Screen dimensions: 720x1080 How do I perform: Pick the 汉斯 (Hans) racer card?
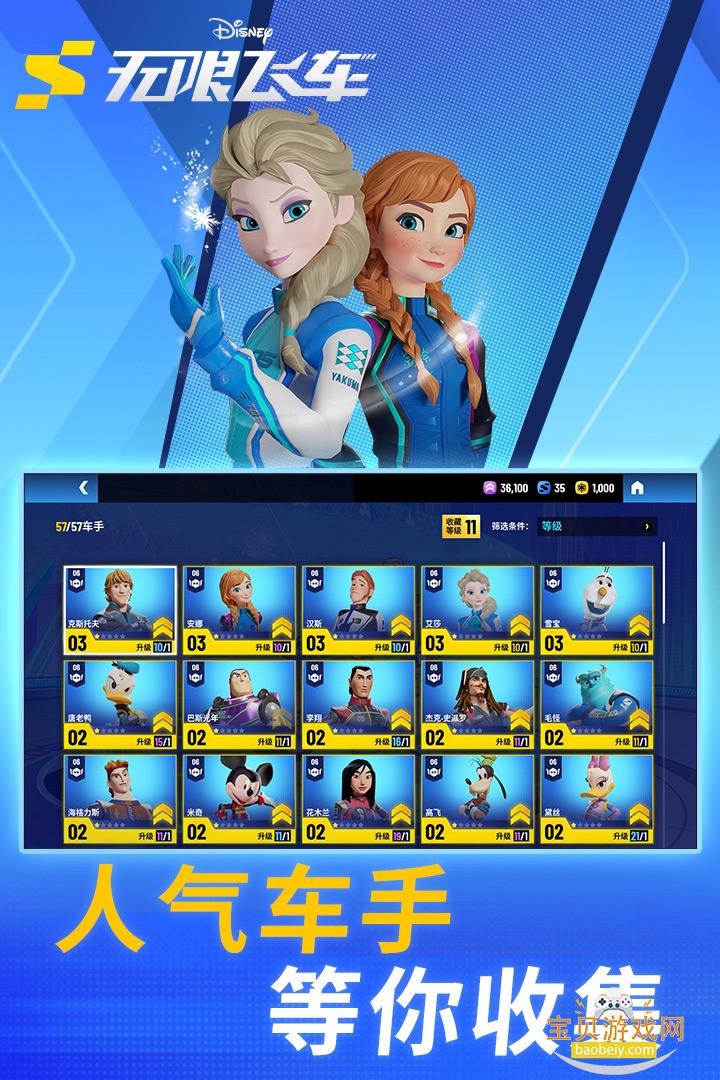(358, 610)
